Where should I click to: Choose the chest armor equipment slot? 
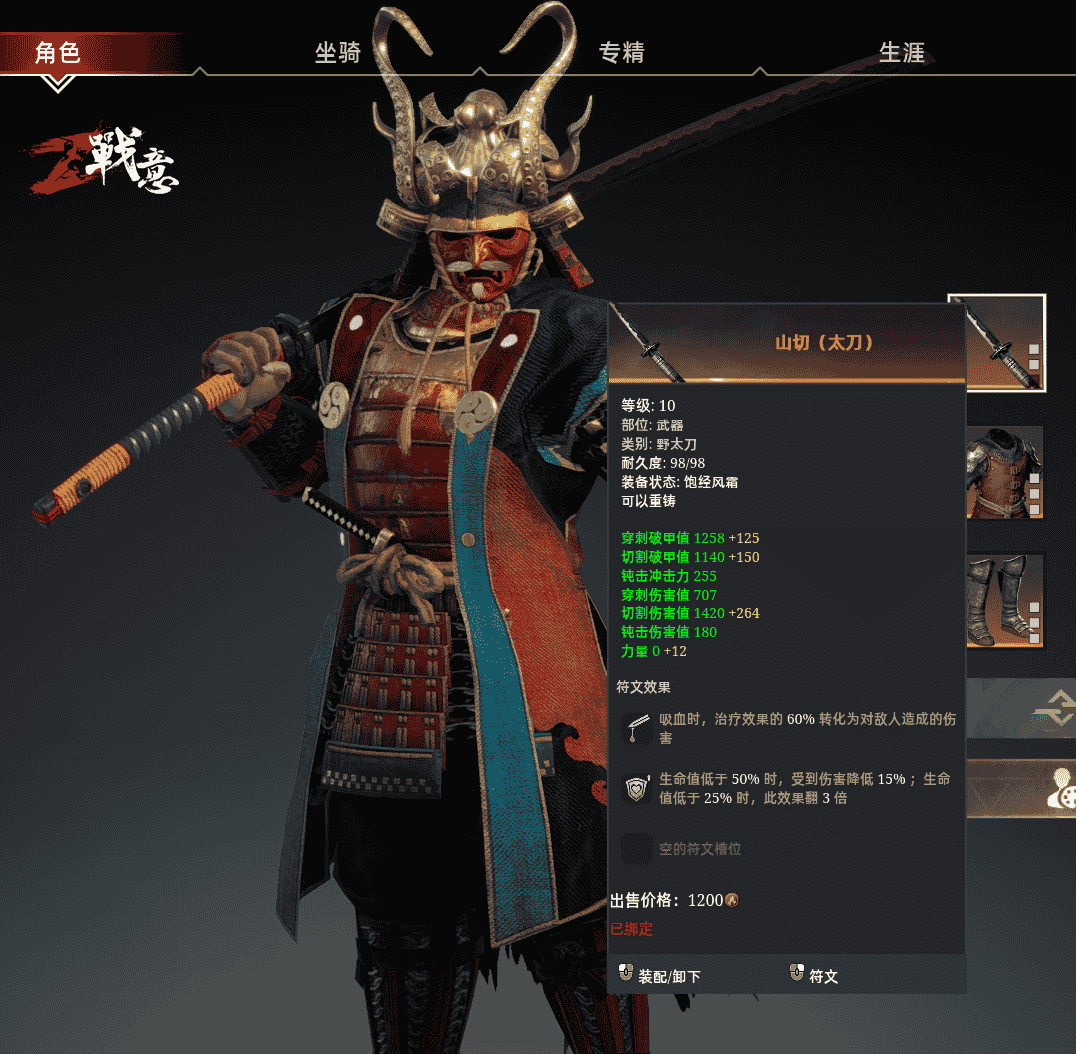click(1004, 472)
